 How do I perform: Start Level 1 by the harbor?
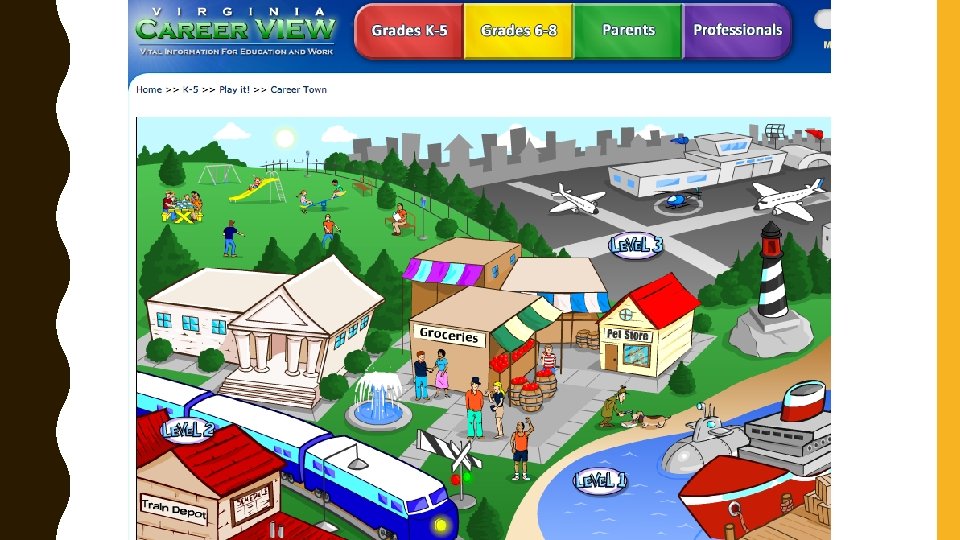(600, 481)
